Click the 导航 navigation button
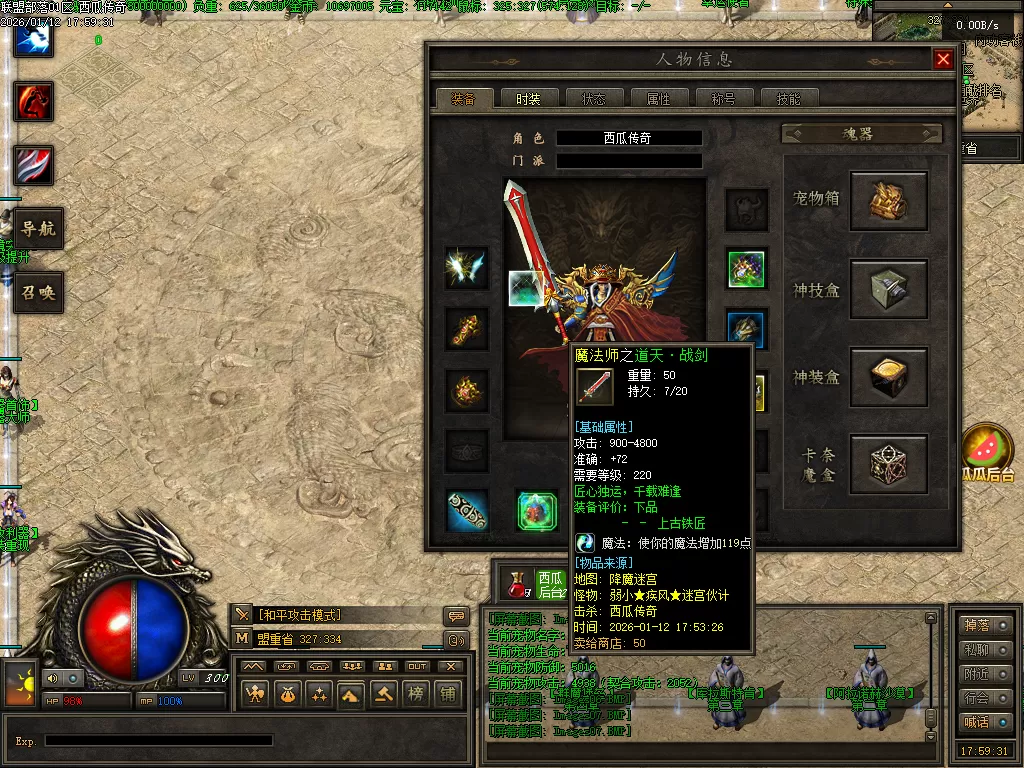This screenshot has height=768, width=1024. click(38, 229)
